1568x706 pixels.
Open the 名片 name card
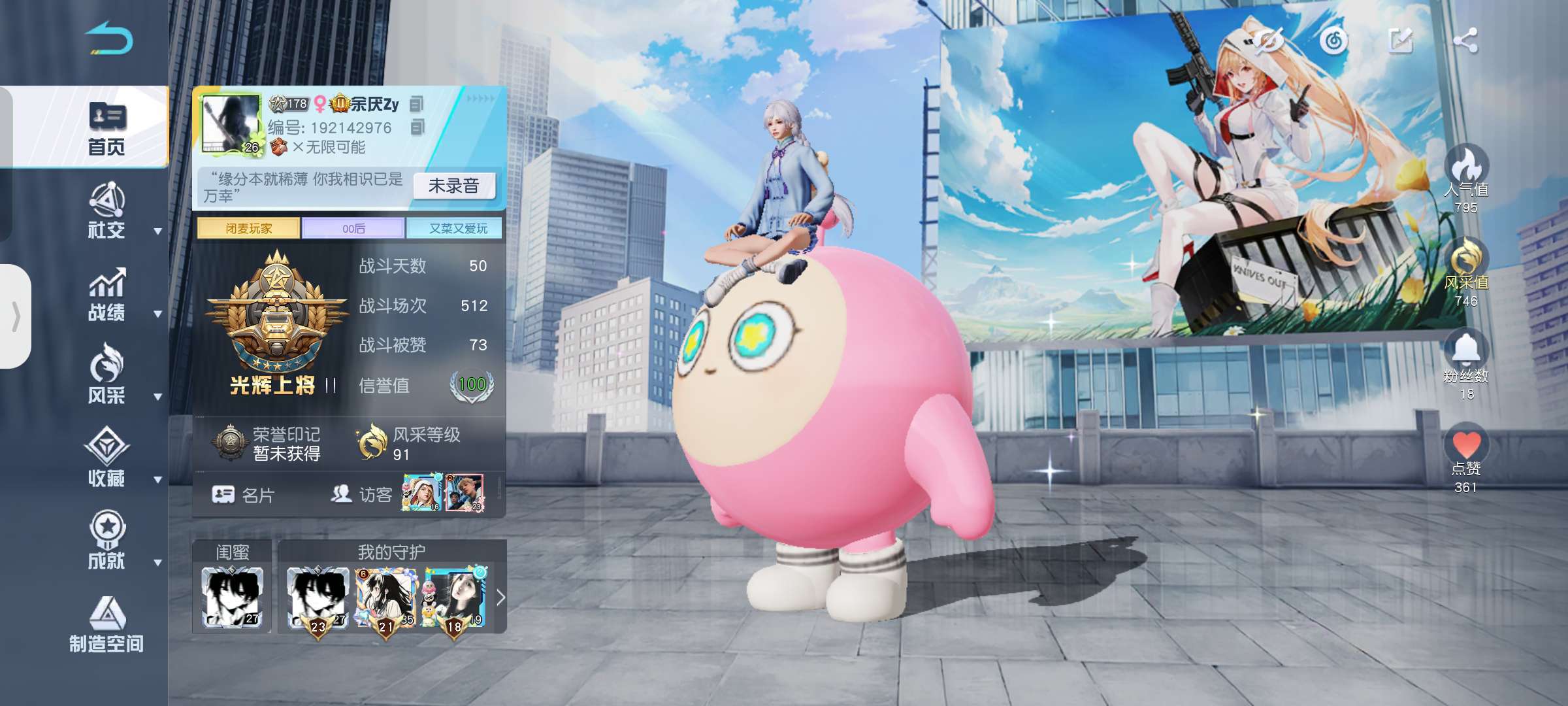click(x=243, y=495)
